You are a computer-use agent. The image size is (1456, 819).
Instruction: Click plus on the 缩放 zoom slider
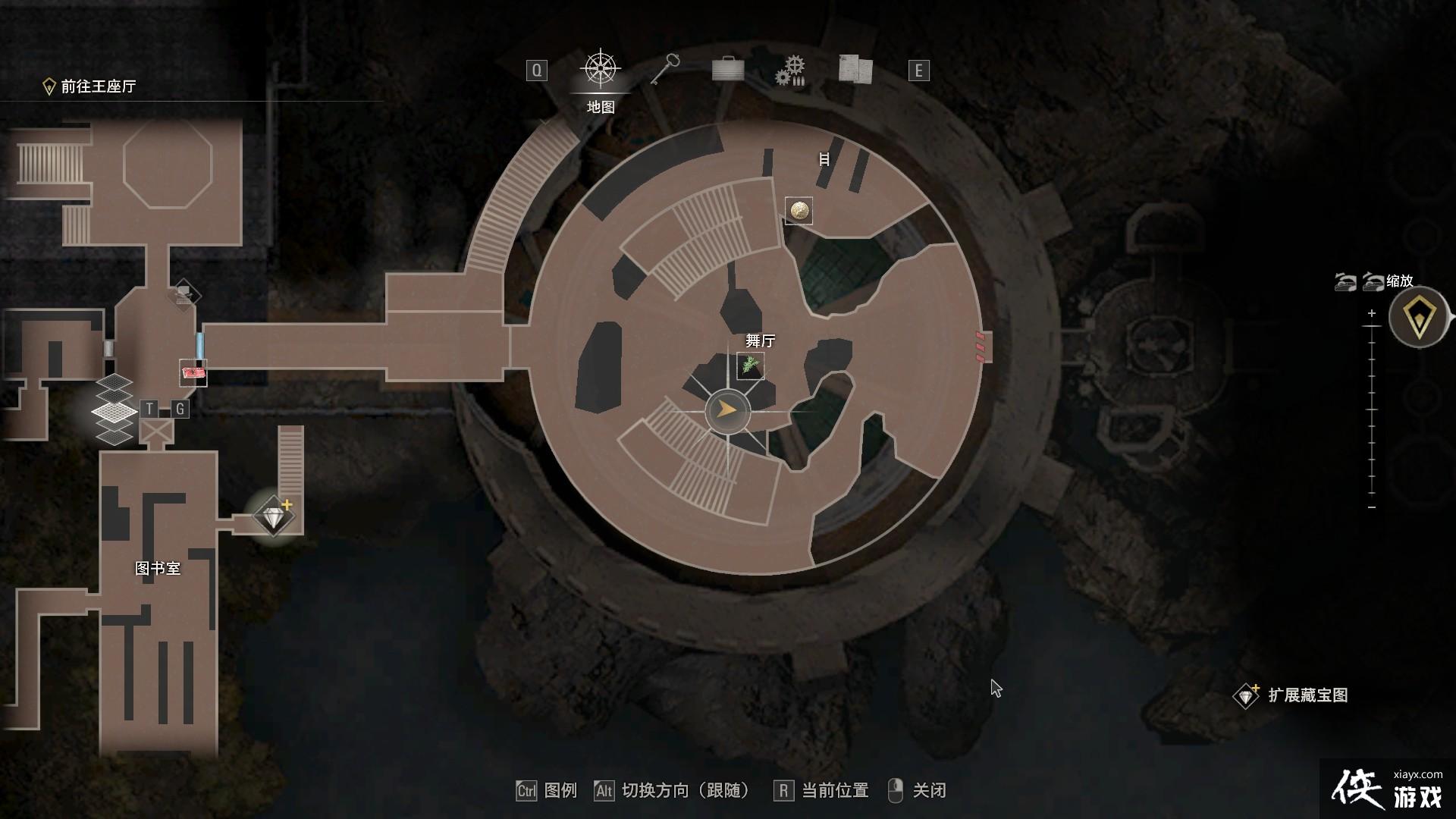1371,312
